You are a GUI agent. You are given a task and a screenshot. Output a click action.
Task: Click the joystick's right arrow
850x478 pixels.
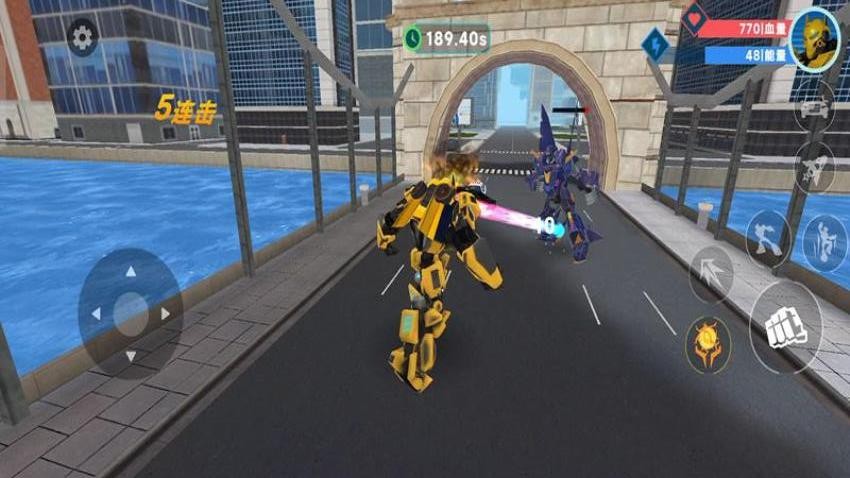coord(165,314)
